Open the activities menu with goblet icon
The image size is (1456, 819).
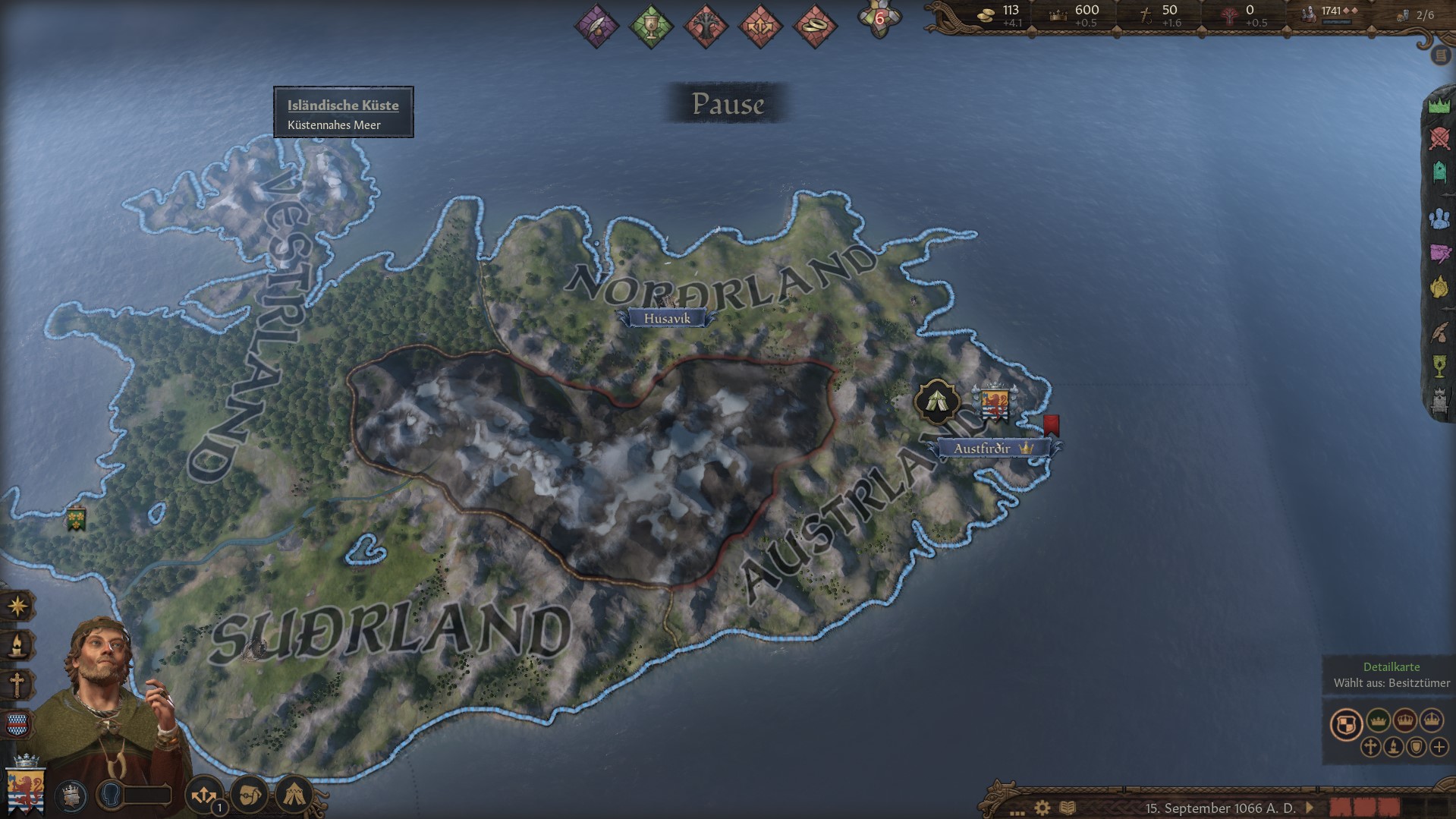(x=1439, y=366)
